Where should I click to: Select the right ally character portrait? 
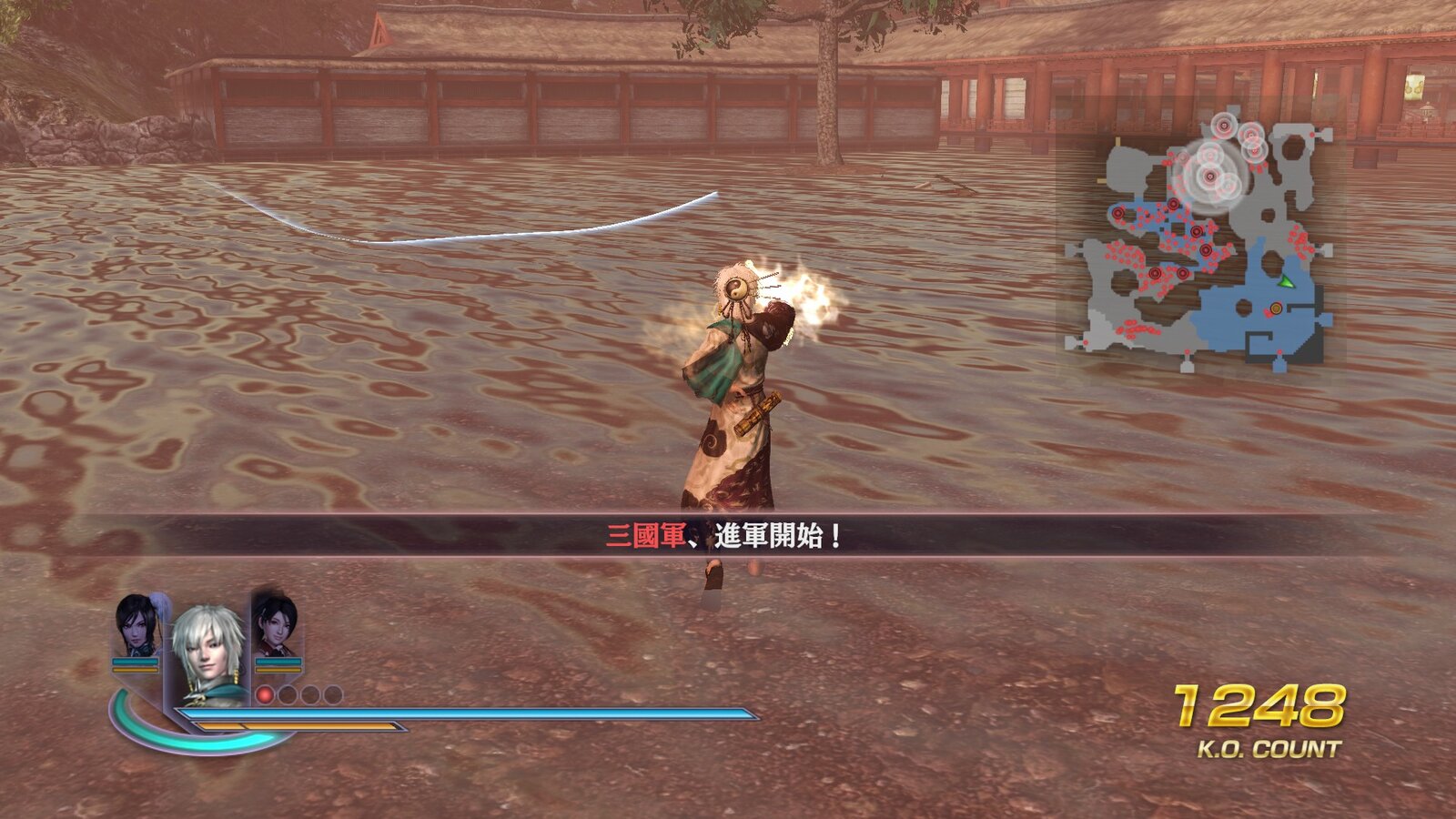[277, 624]
